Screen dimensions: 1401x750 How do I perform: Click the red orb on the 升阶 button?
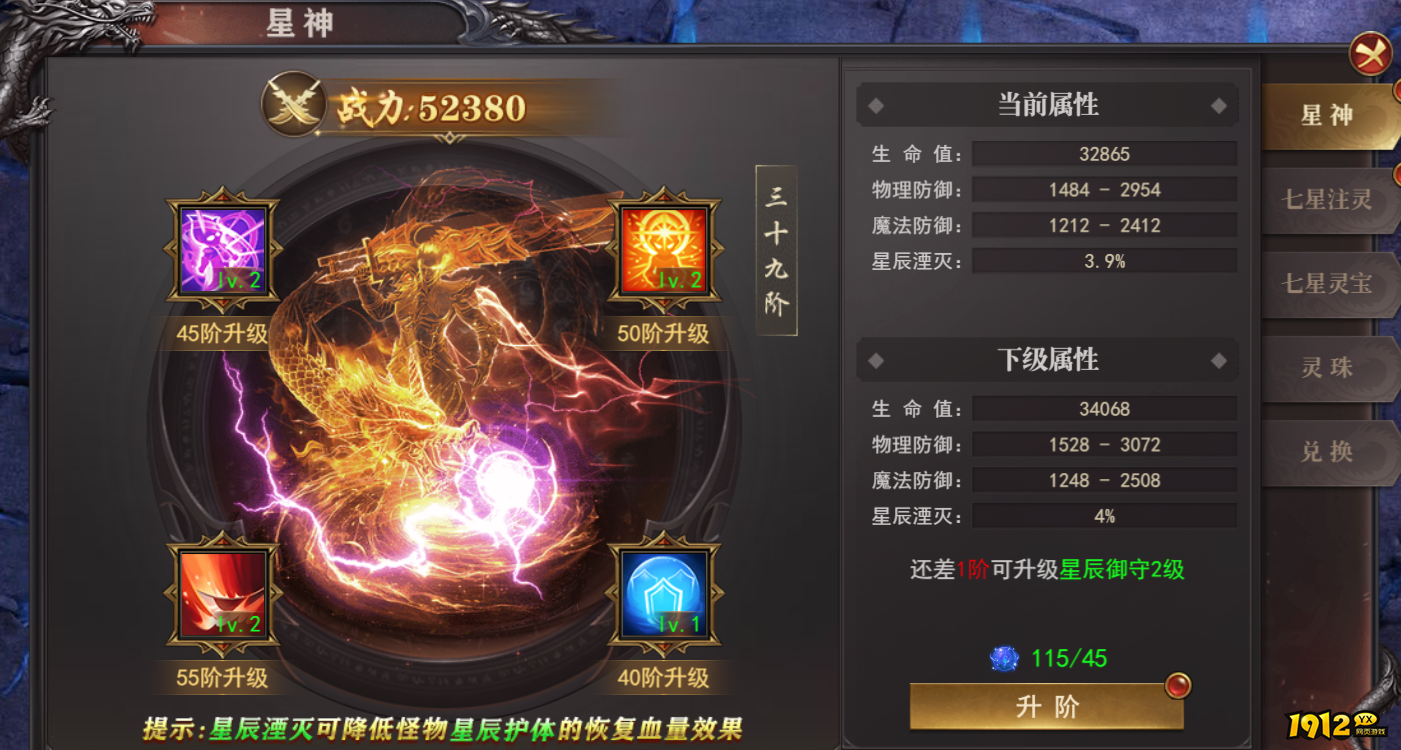click(x=1176, y=687)
